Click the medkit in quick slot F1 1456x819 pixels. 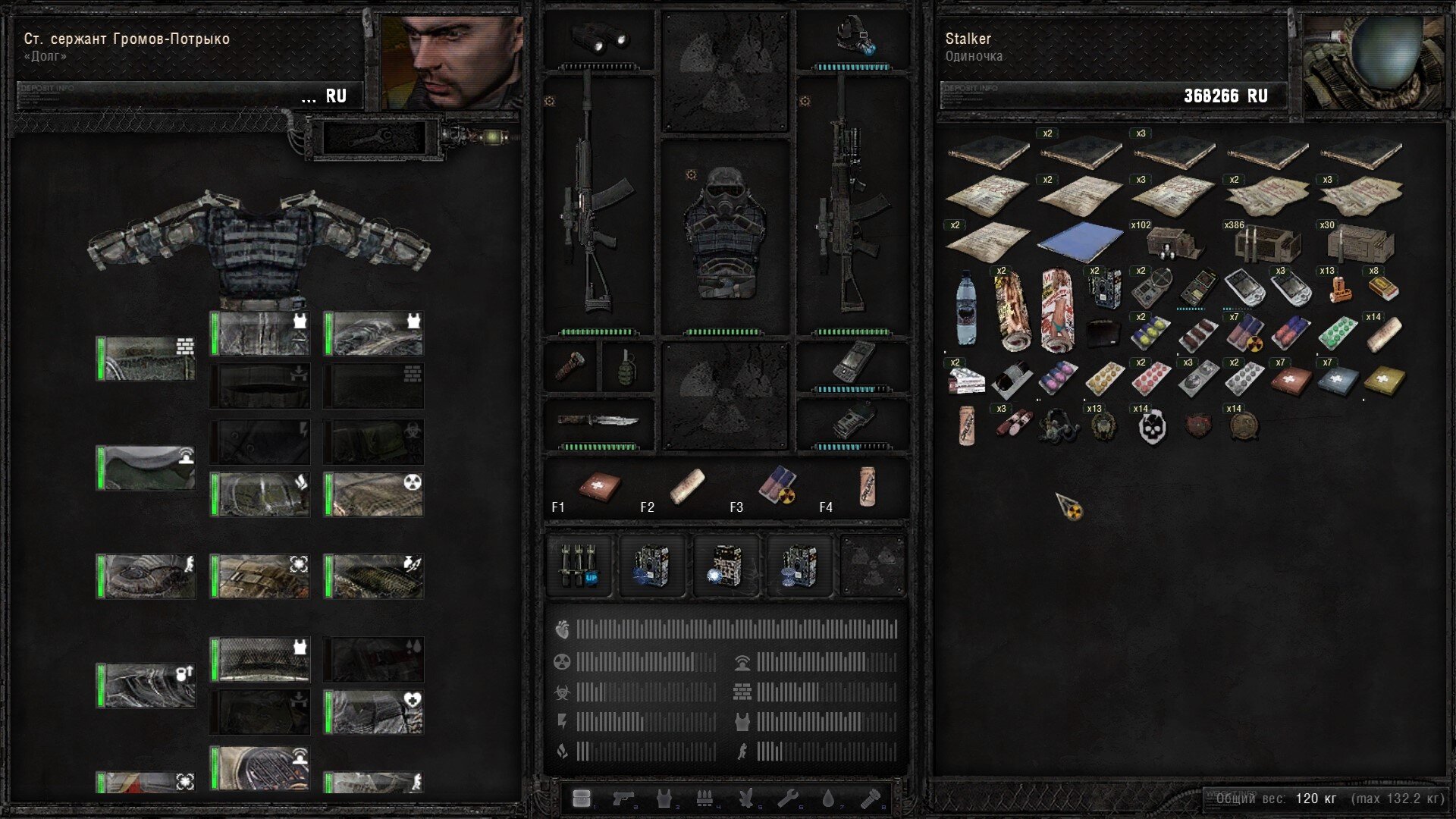[600, 485]
